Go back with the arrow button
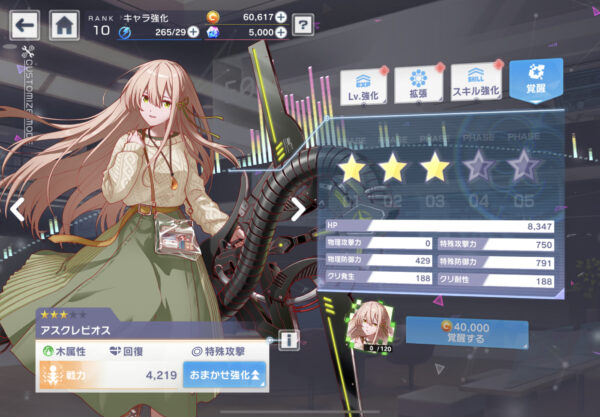 [25, 23]
